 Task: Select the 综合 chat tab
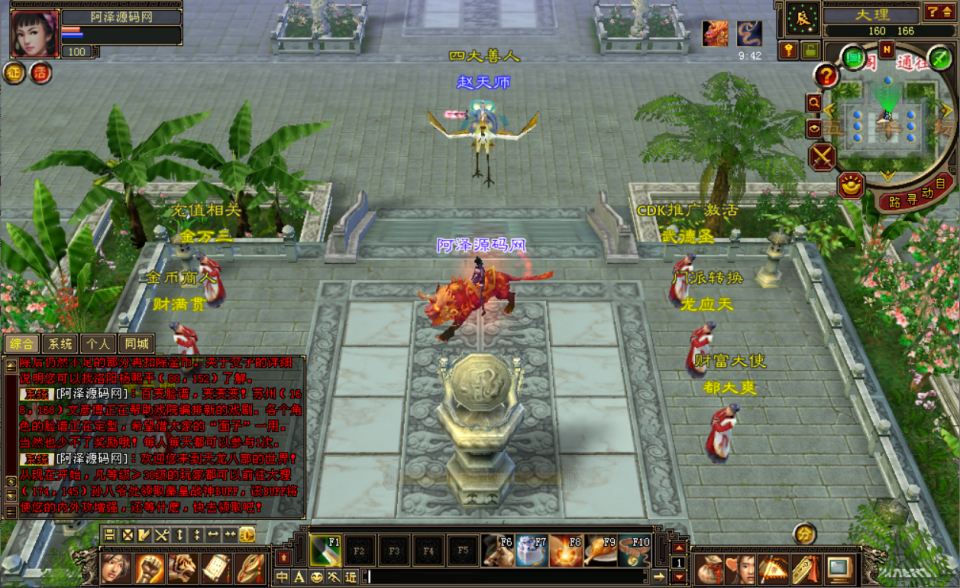point(21,343)
